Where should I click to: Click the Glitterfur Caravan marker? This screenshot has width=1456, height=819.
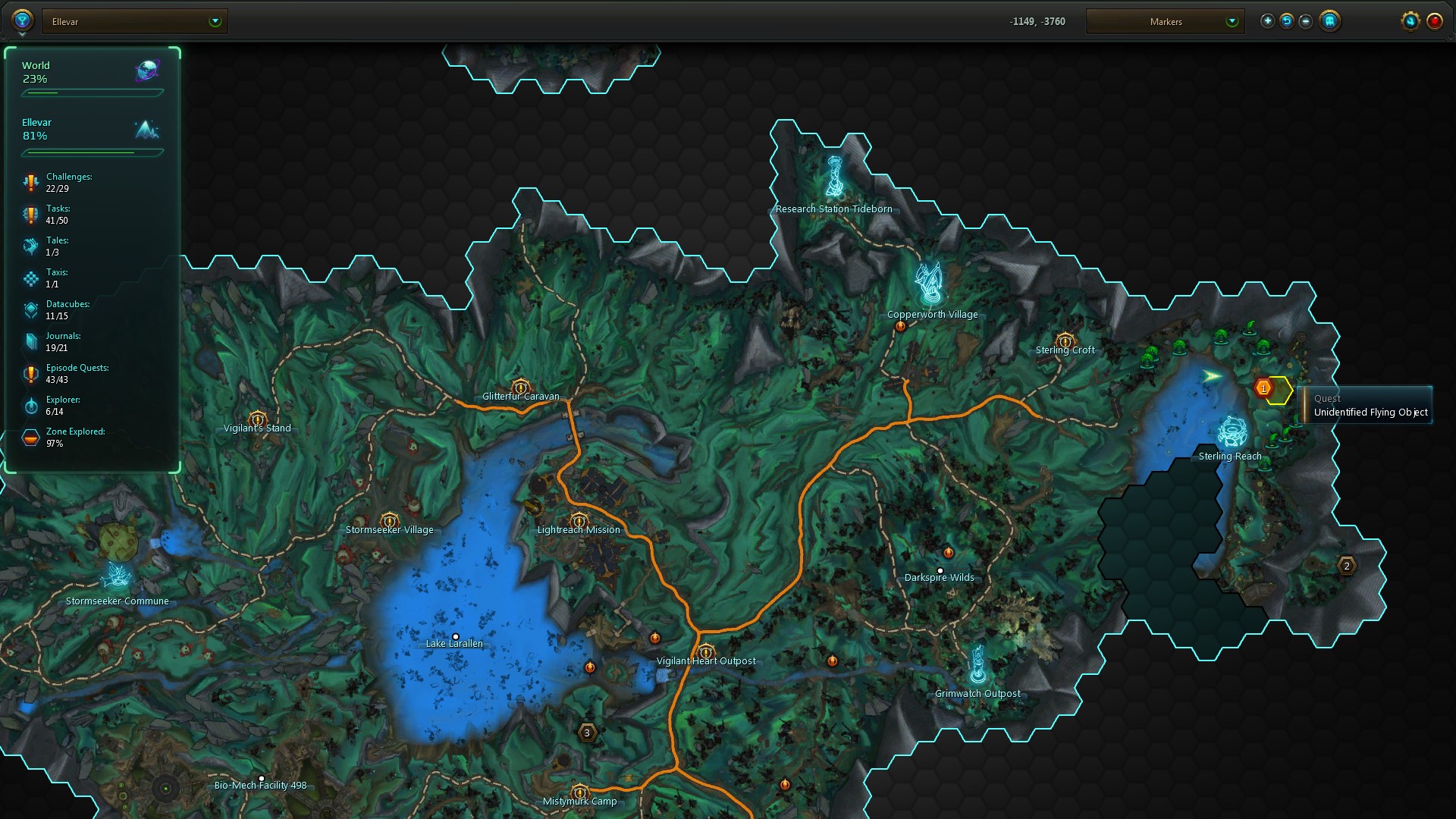520,388
